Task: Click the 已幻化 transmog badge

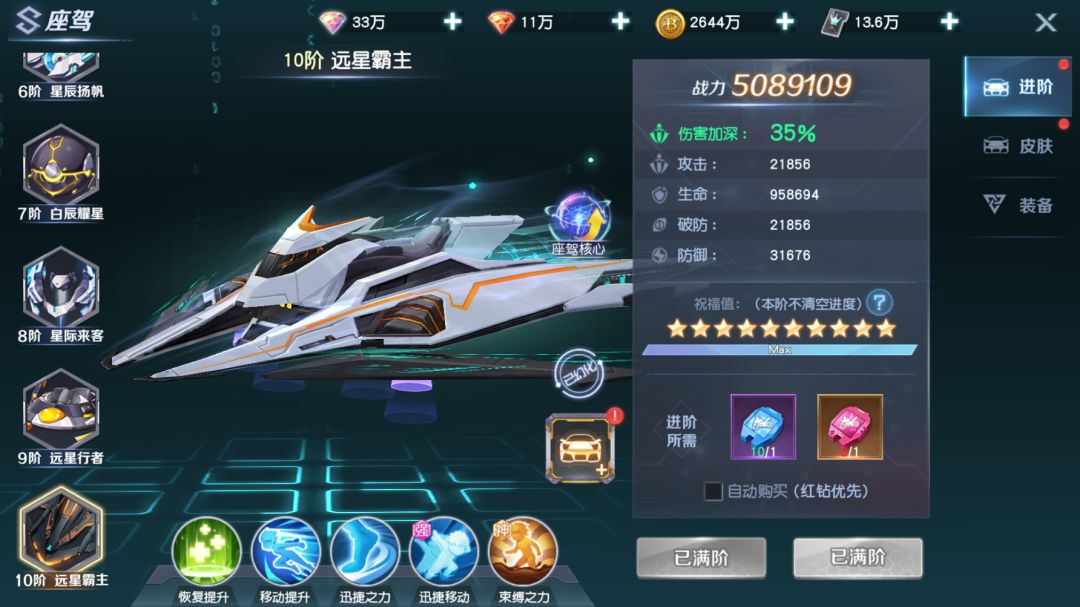Action: 579,370
